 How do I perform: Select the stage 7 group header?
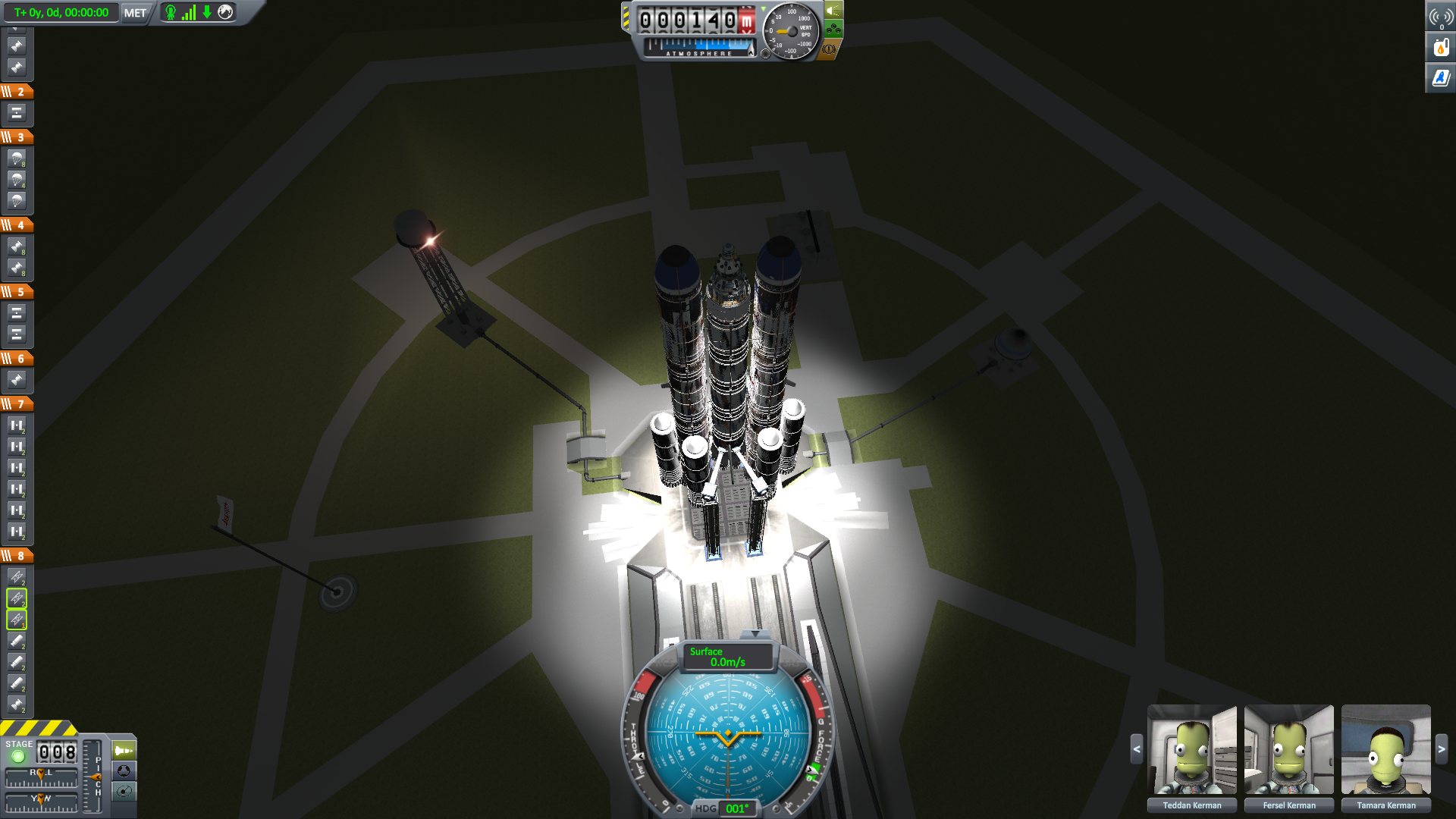(x=17, y=404)
